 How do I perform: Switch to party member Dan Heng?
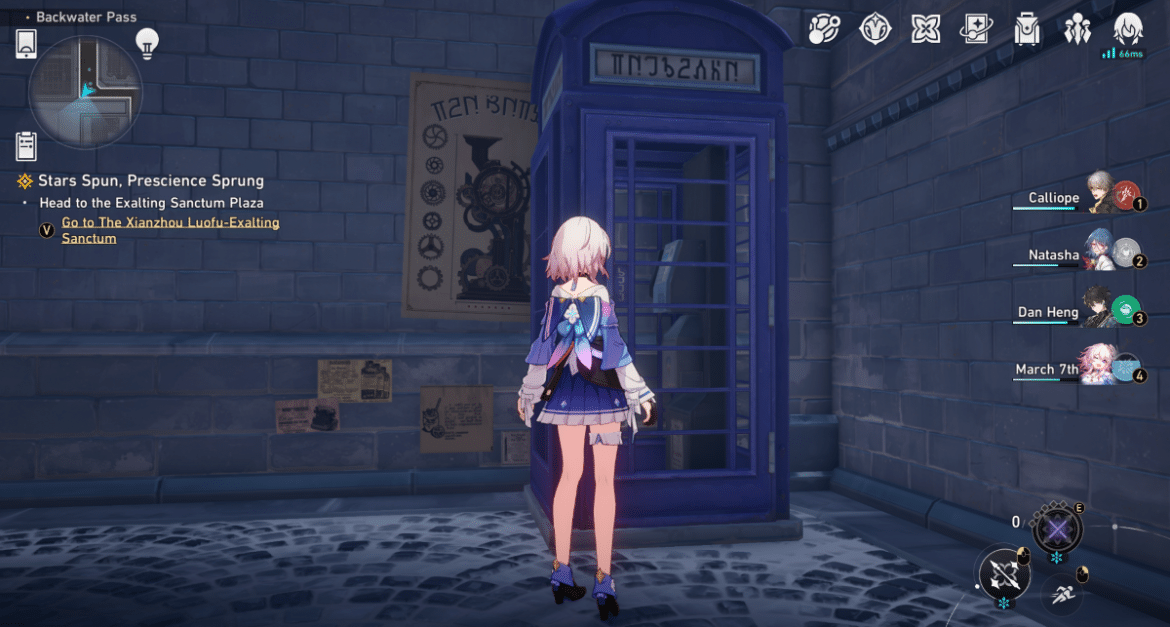coord(1103,309)
